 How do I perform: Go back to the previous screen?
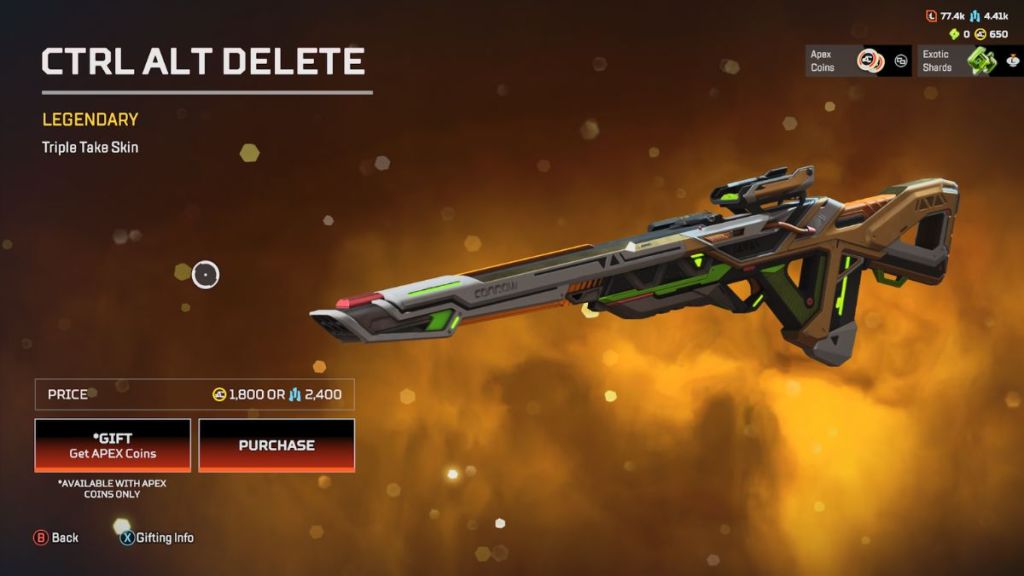[57, 538]
